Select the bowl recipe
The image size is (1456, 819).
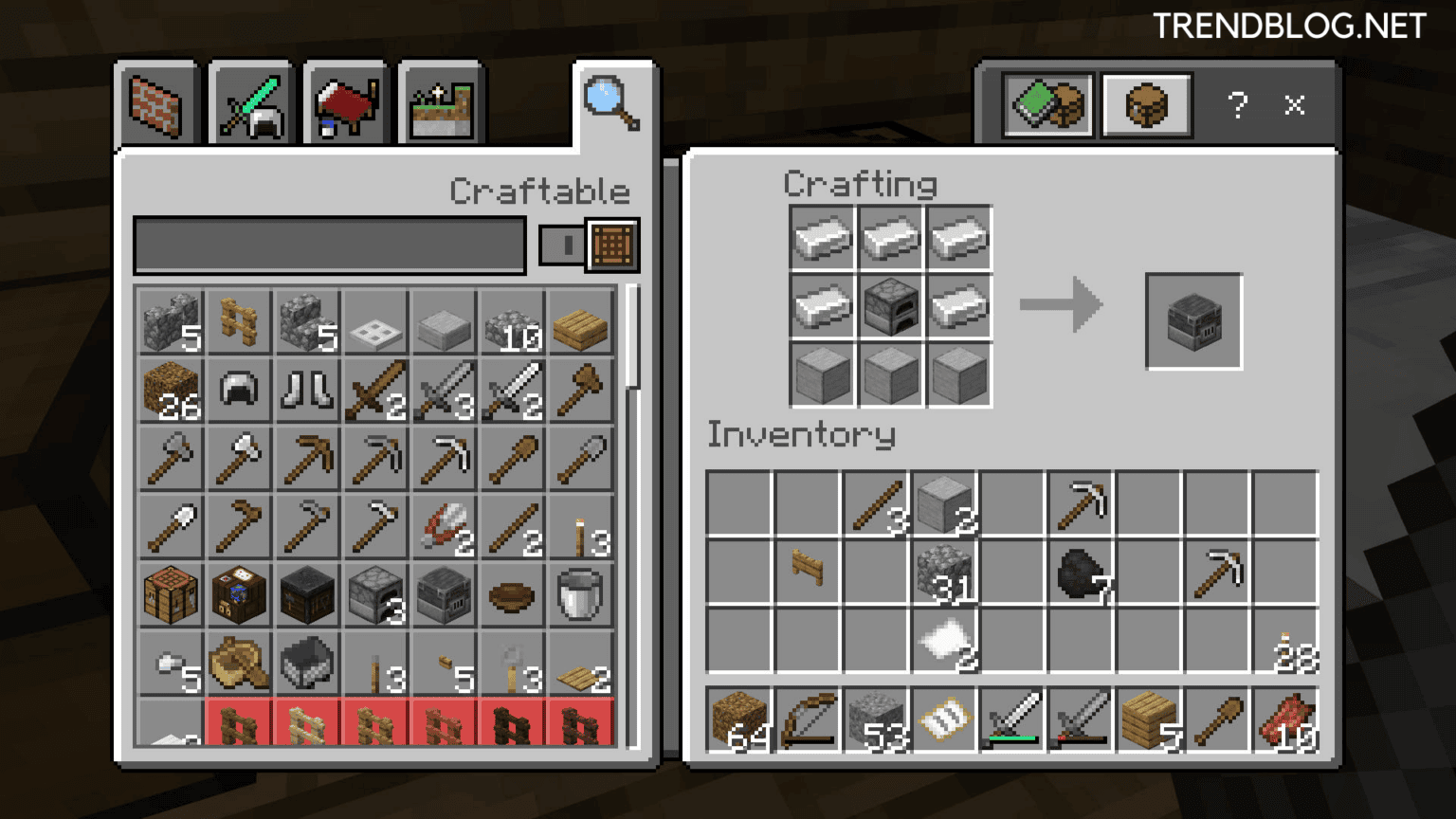pos(512,595)
